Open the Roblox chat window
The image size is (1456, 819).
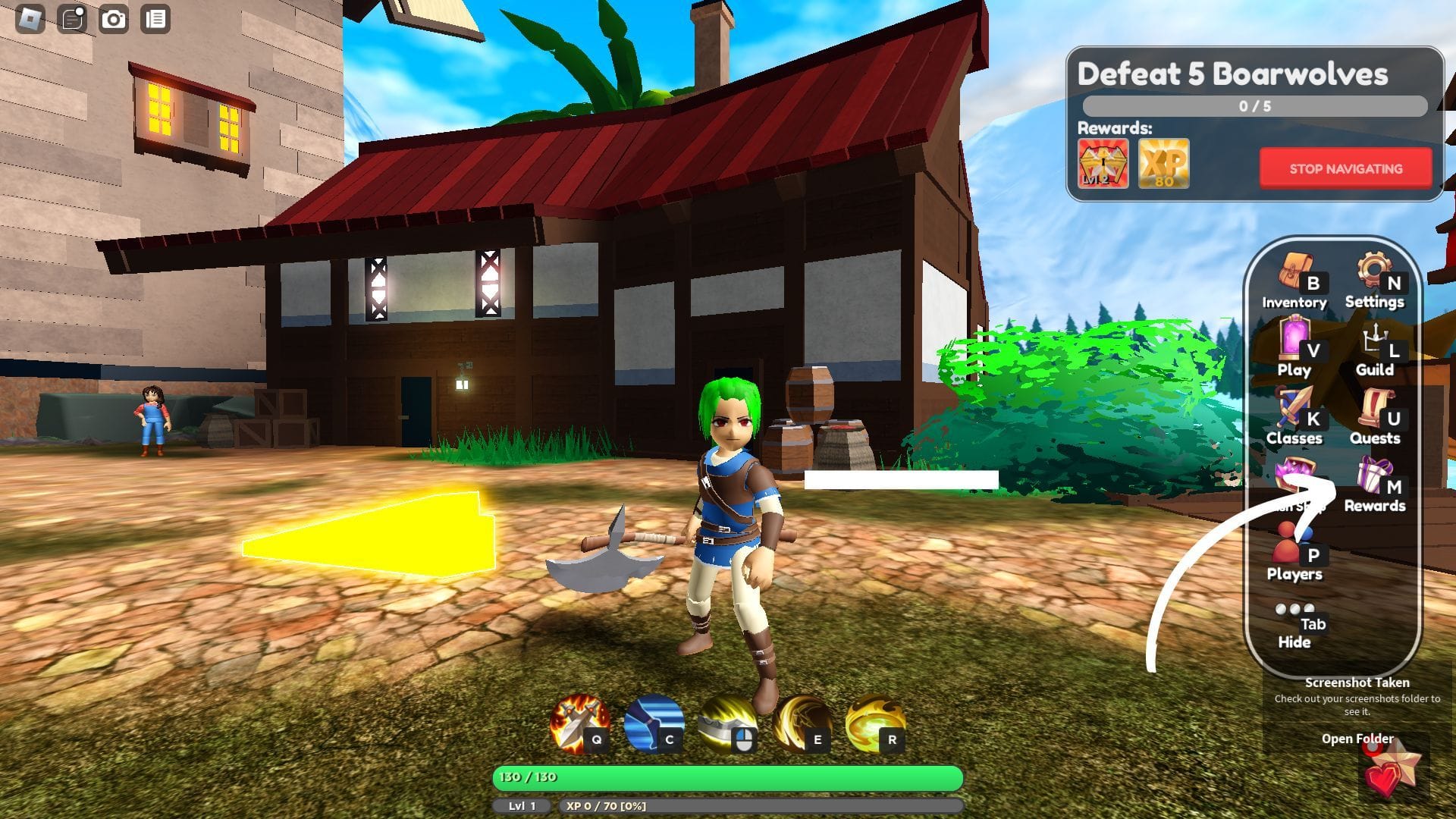[72, 19]
